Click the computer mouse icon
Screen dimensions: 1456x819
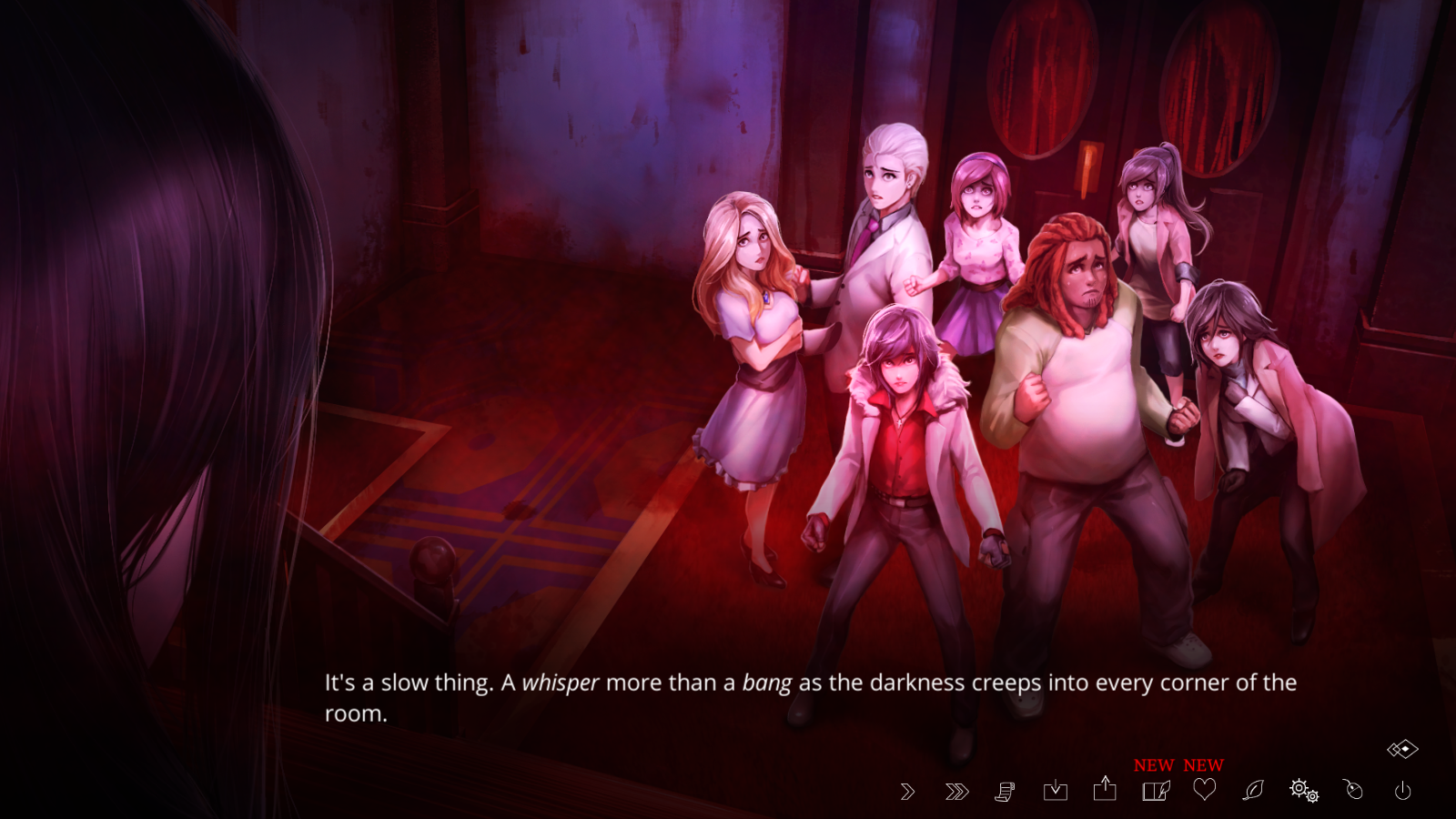tap(1353, 789)
